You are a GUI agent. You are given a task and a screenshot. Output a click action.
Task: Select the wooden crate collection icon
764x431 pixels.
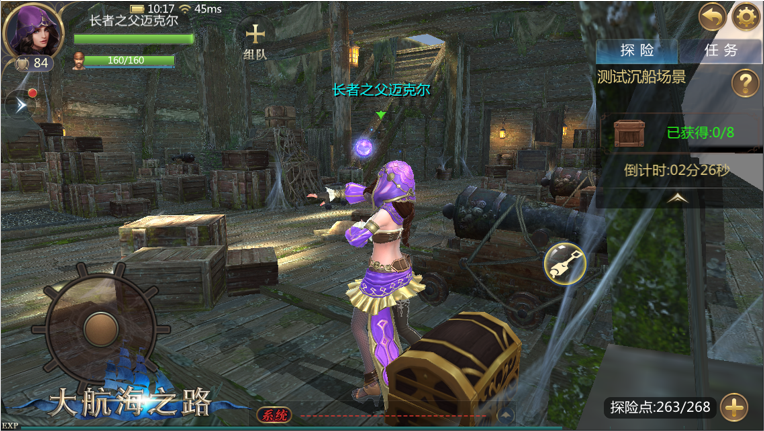pos(630,131)
